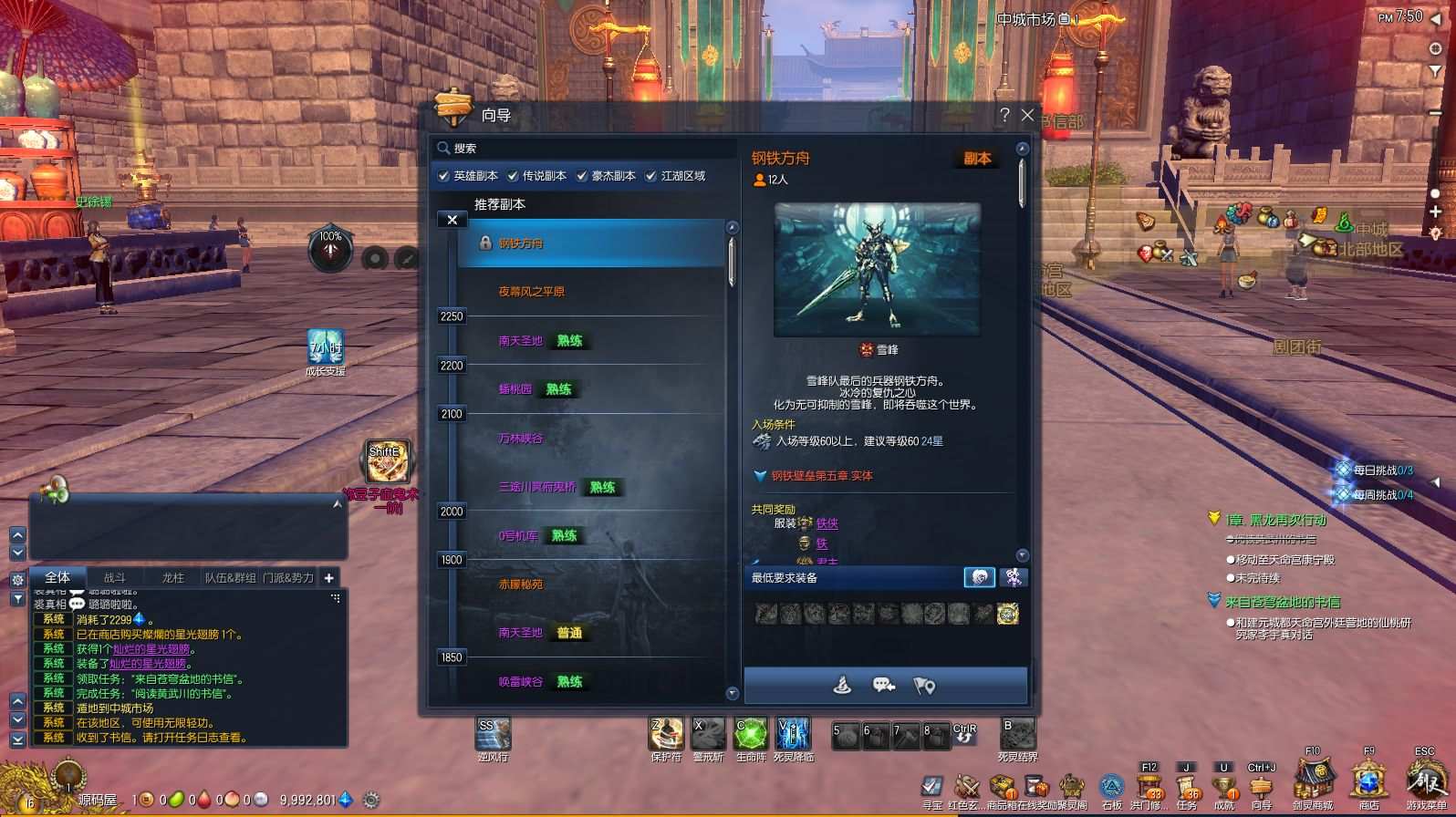Click the teleport icon in the dungeon panel footer
The image size is (1456, 817).
(x=842, y=684)
